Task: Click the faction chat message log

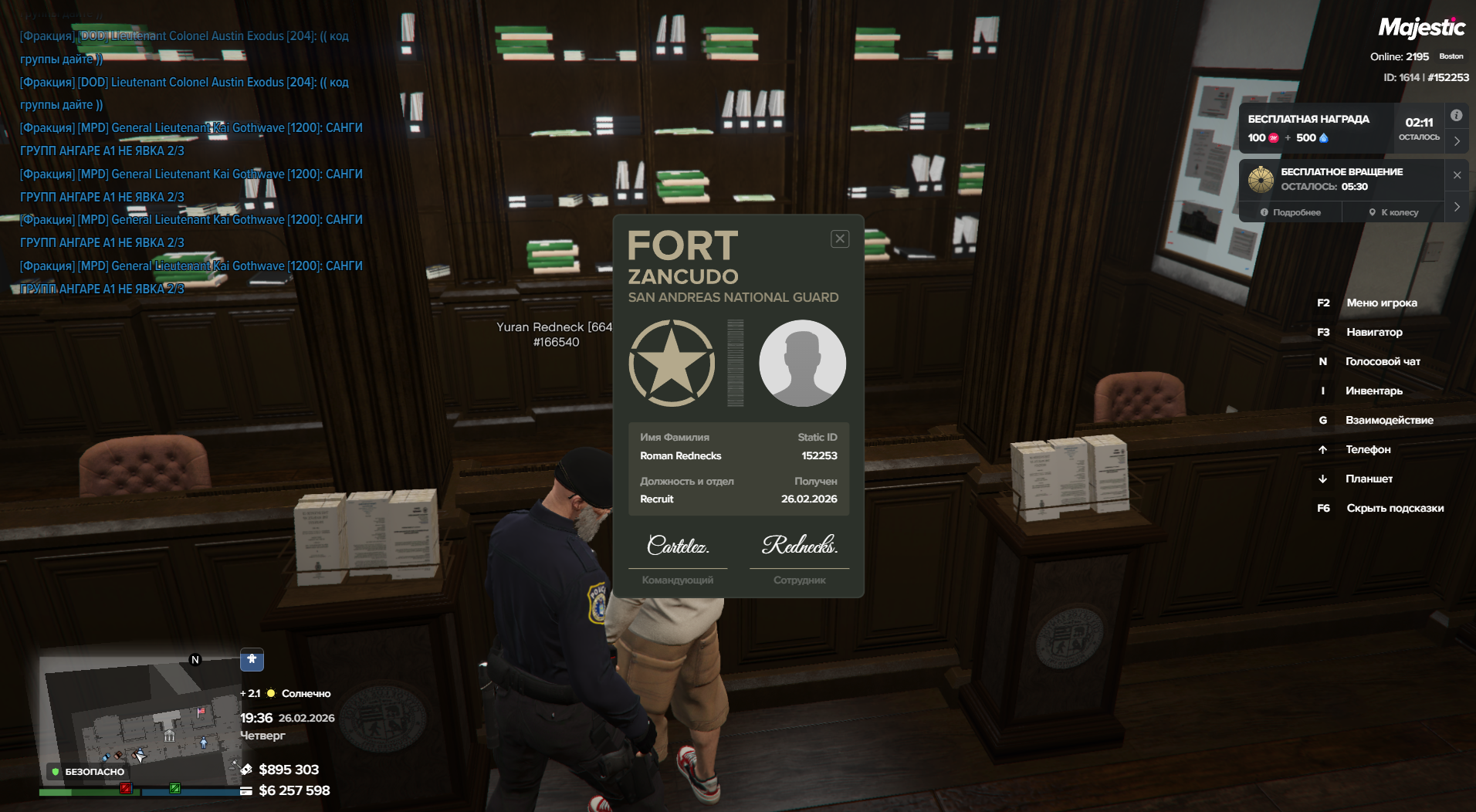Action: [191, 162]
